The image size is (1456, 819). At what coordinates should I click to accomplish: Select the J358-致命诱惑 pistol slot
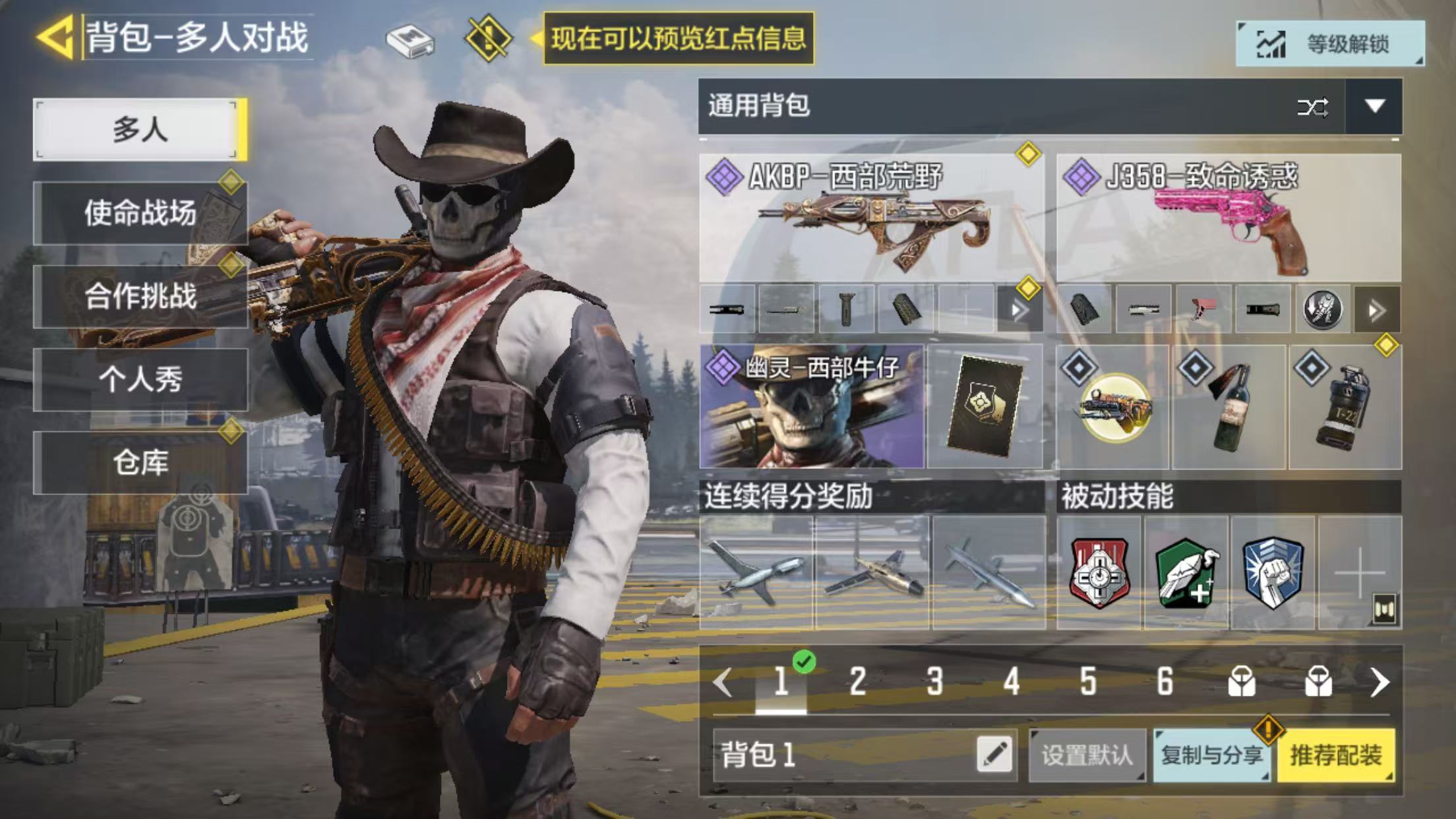pyautogui.click(x=1228, y=219)
